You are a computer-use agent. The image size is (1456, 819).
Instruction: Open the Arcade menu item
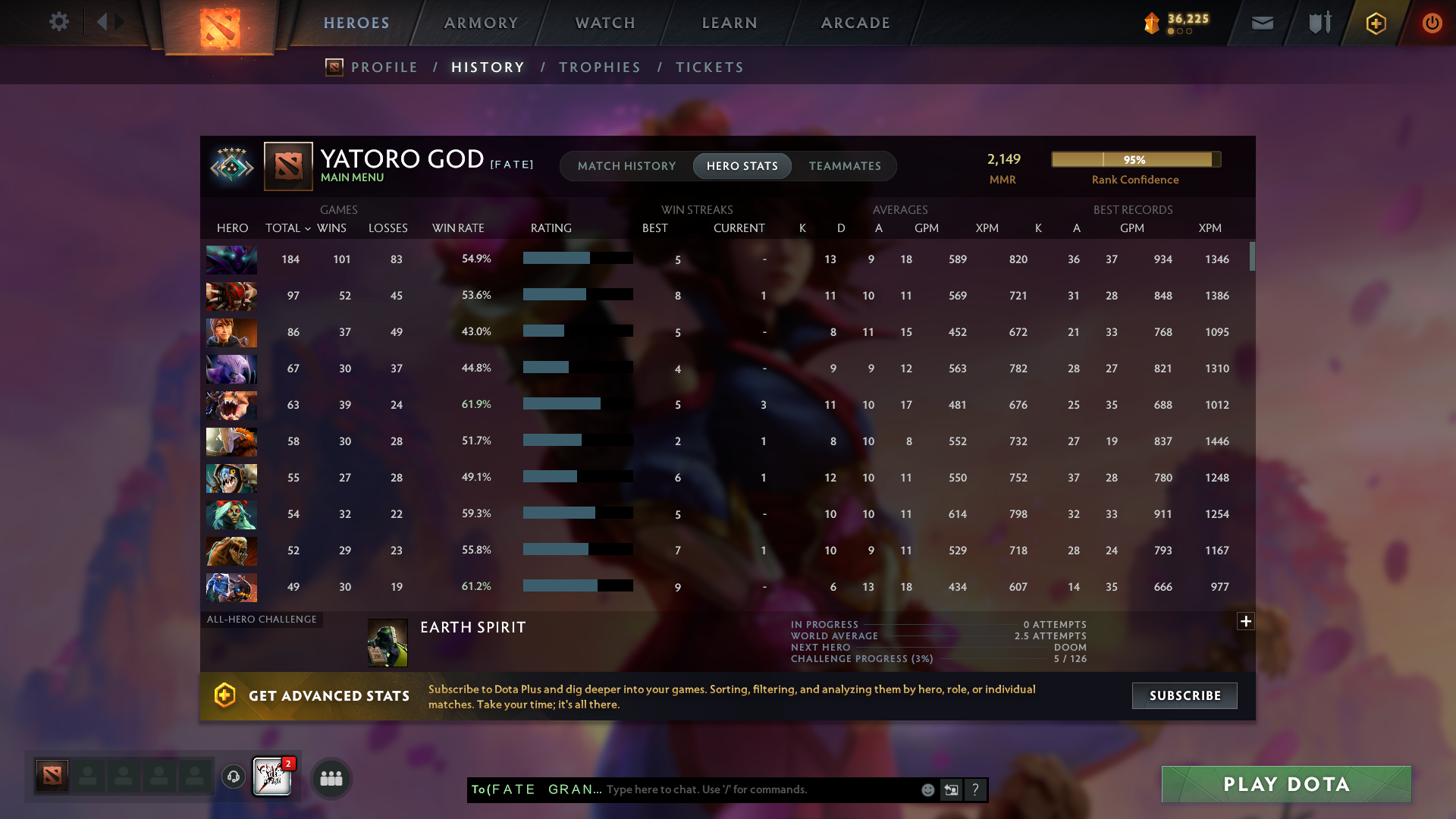point(855,23)
